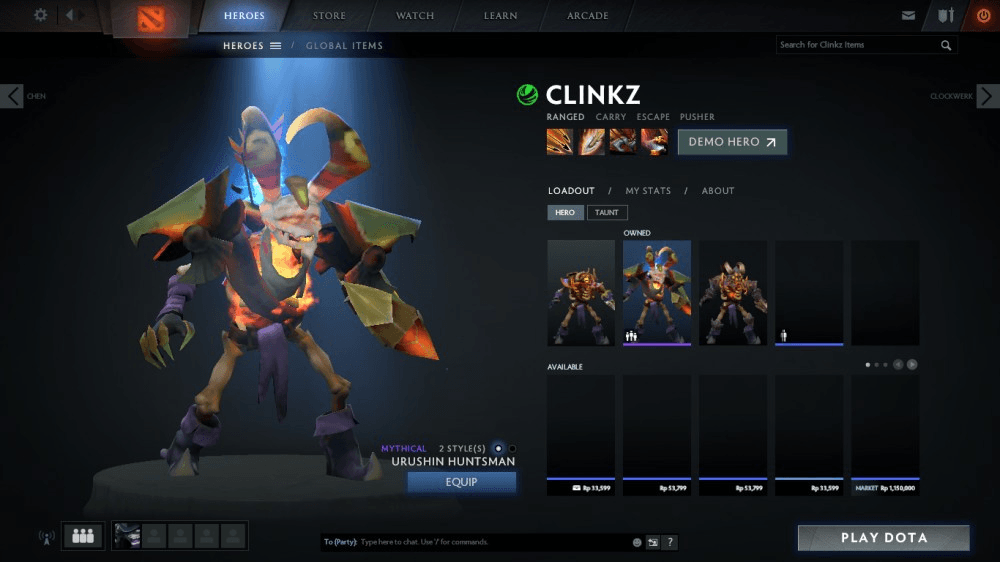1000x562 pixels.
Task: Open the settings gear icon
Action: (x=41, y=15)
